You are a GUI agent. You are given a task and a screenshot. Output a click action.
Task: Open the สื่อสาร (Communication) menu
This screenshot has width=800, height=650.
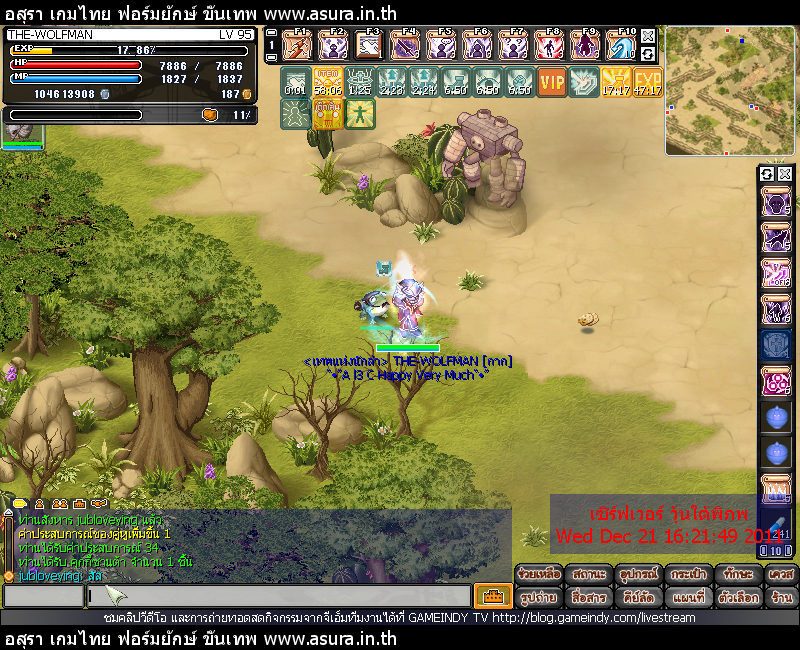[x=588, y=597]
